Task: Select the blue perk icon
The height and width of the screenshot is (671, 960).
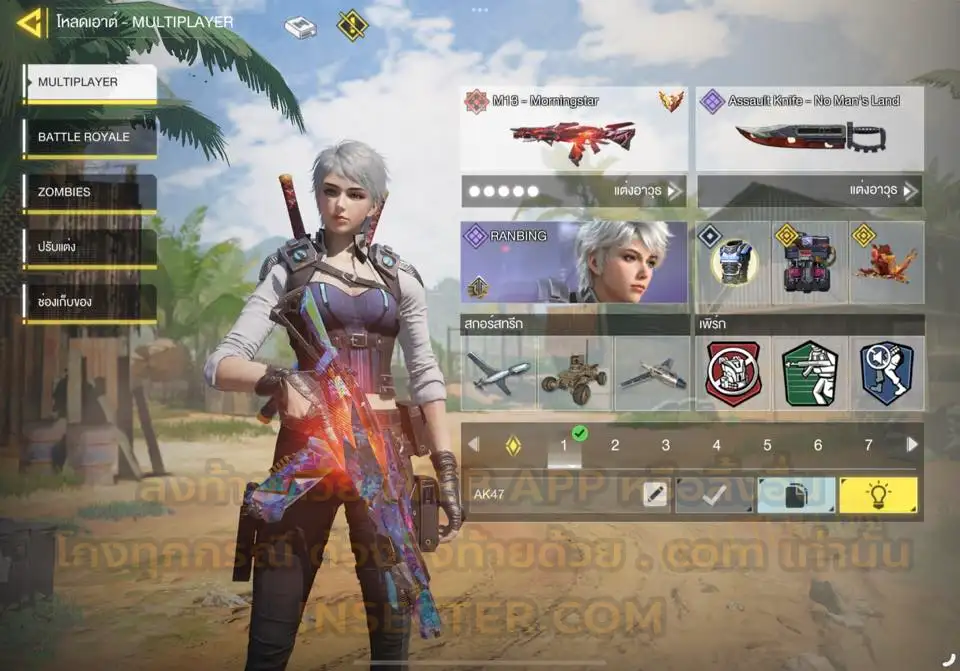Action: (886, 374)
